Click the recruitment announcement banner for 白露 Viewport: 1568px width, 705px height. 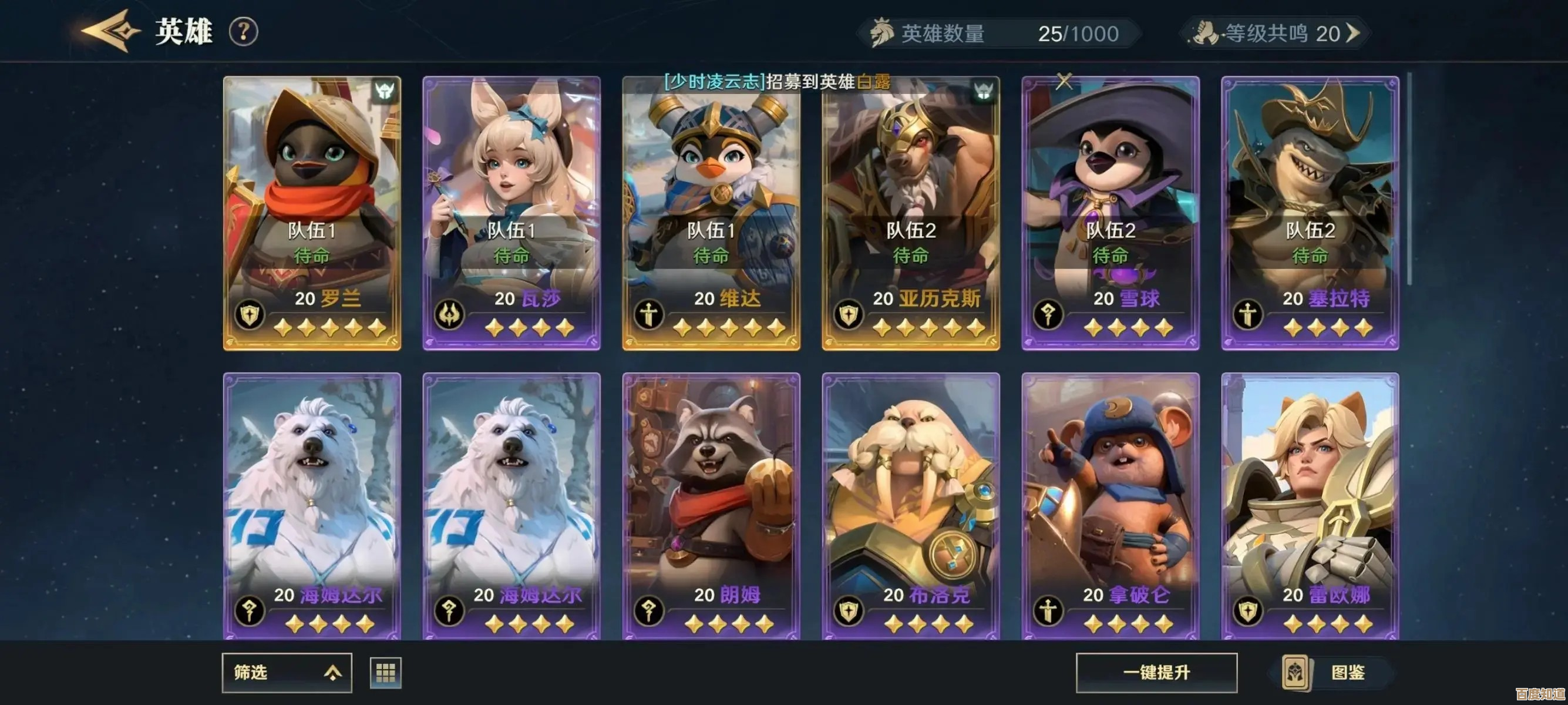click(777, 82)
